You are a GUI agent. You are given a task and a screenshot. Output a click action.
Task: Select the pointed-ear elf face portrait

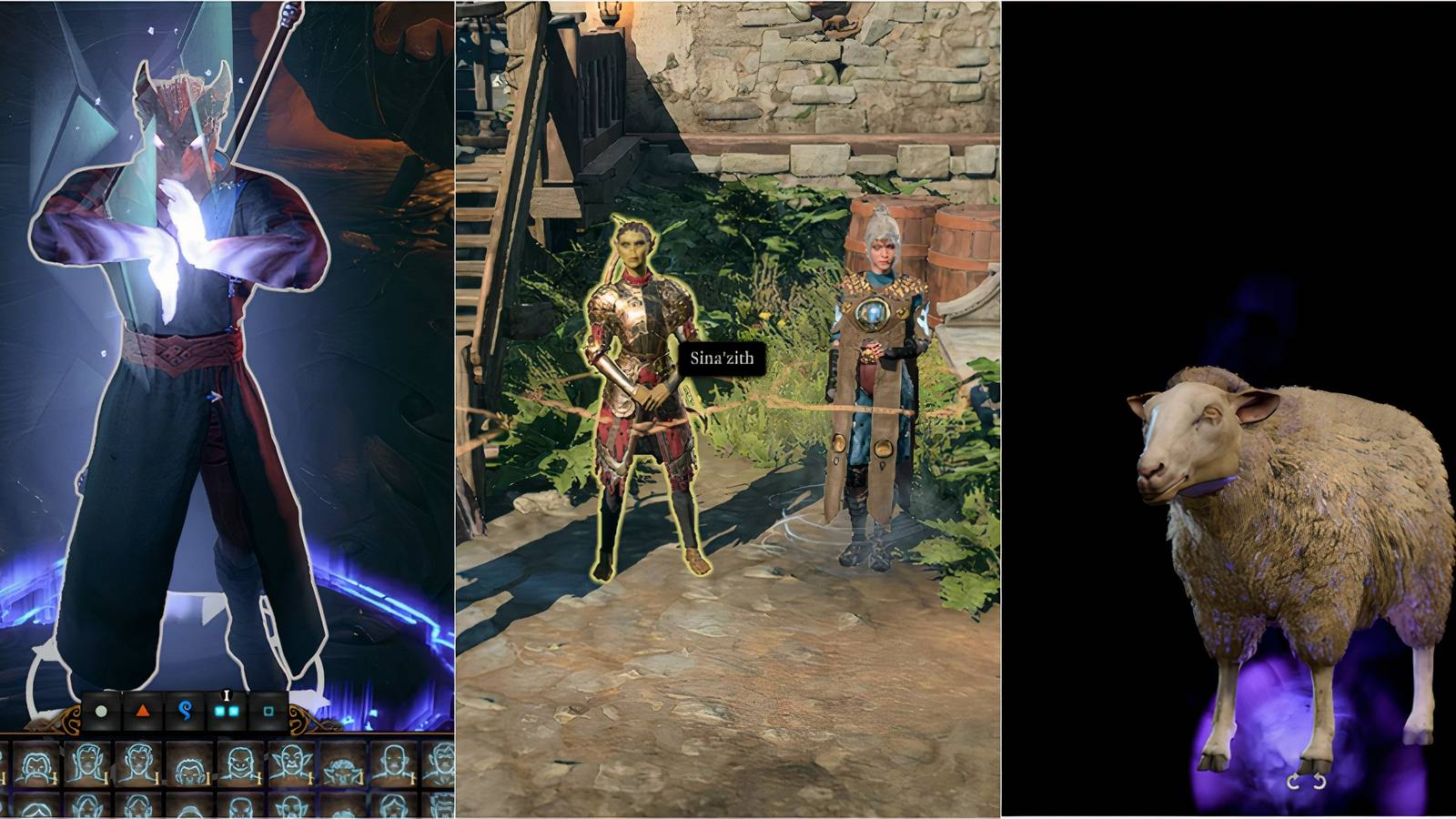click(x=290, y=763)
